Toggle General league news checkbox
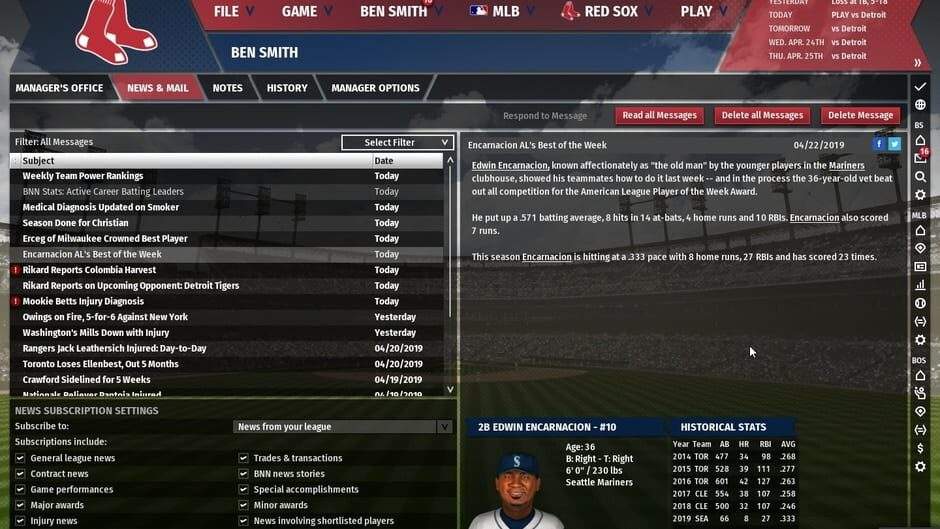 pyautogui.click(x=20, y=458)
